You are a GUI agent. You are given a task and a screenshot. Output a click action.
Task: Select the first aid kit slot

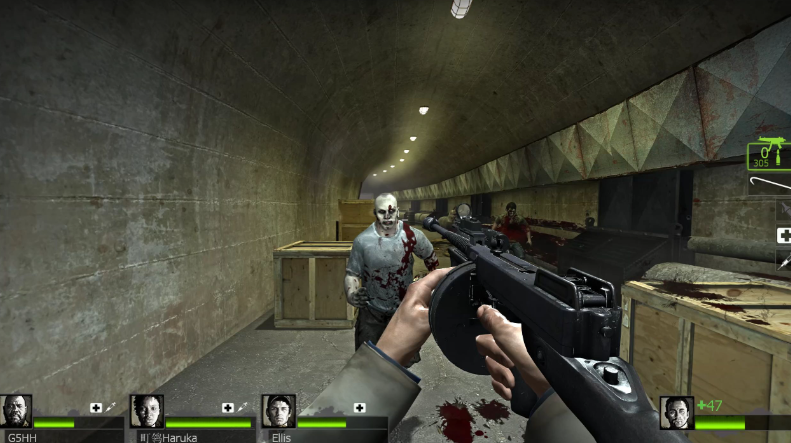pos(784,236)
